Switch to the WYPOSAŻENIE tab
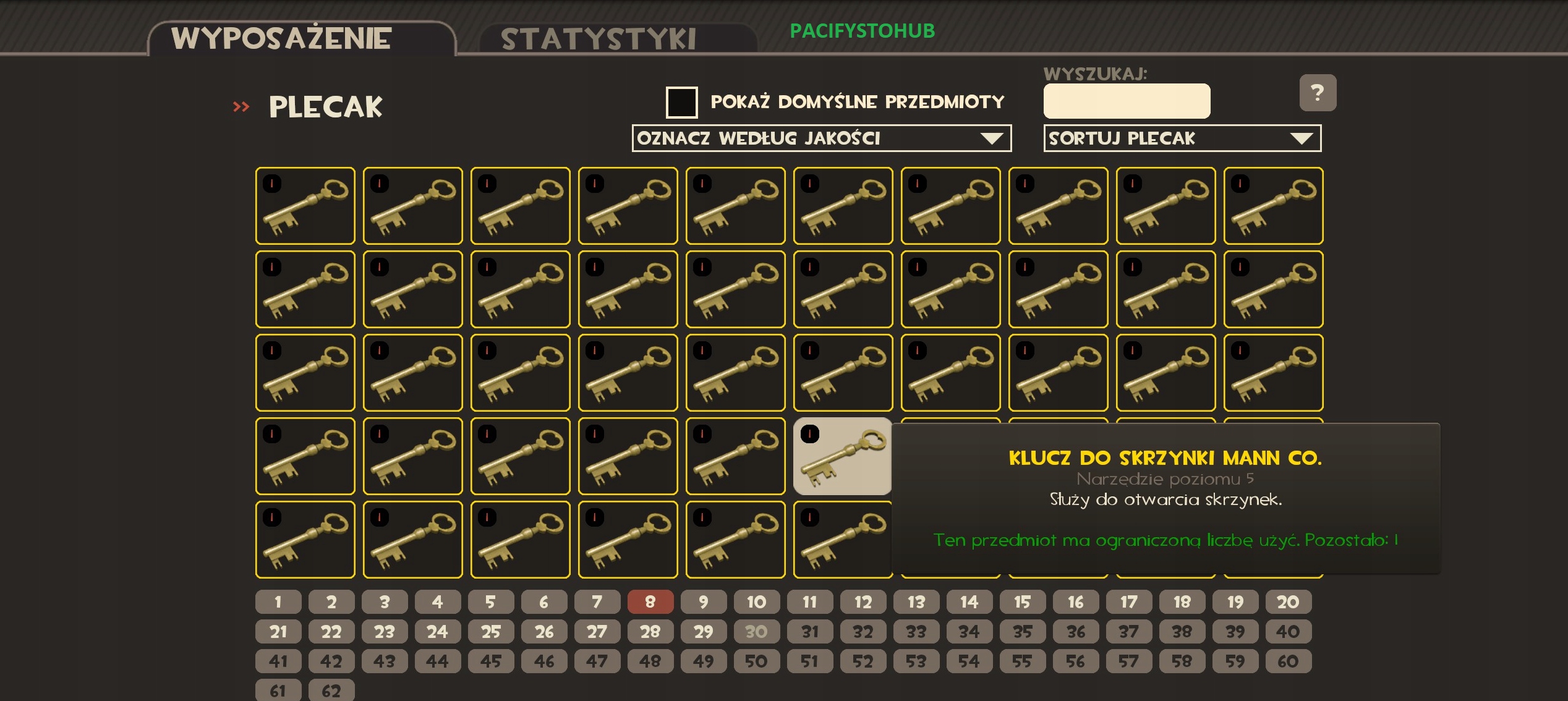The height and width of the screenshot is (701, 1568). (282, 37)
